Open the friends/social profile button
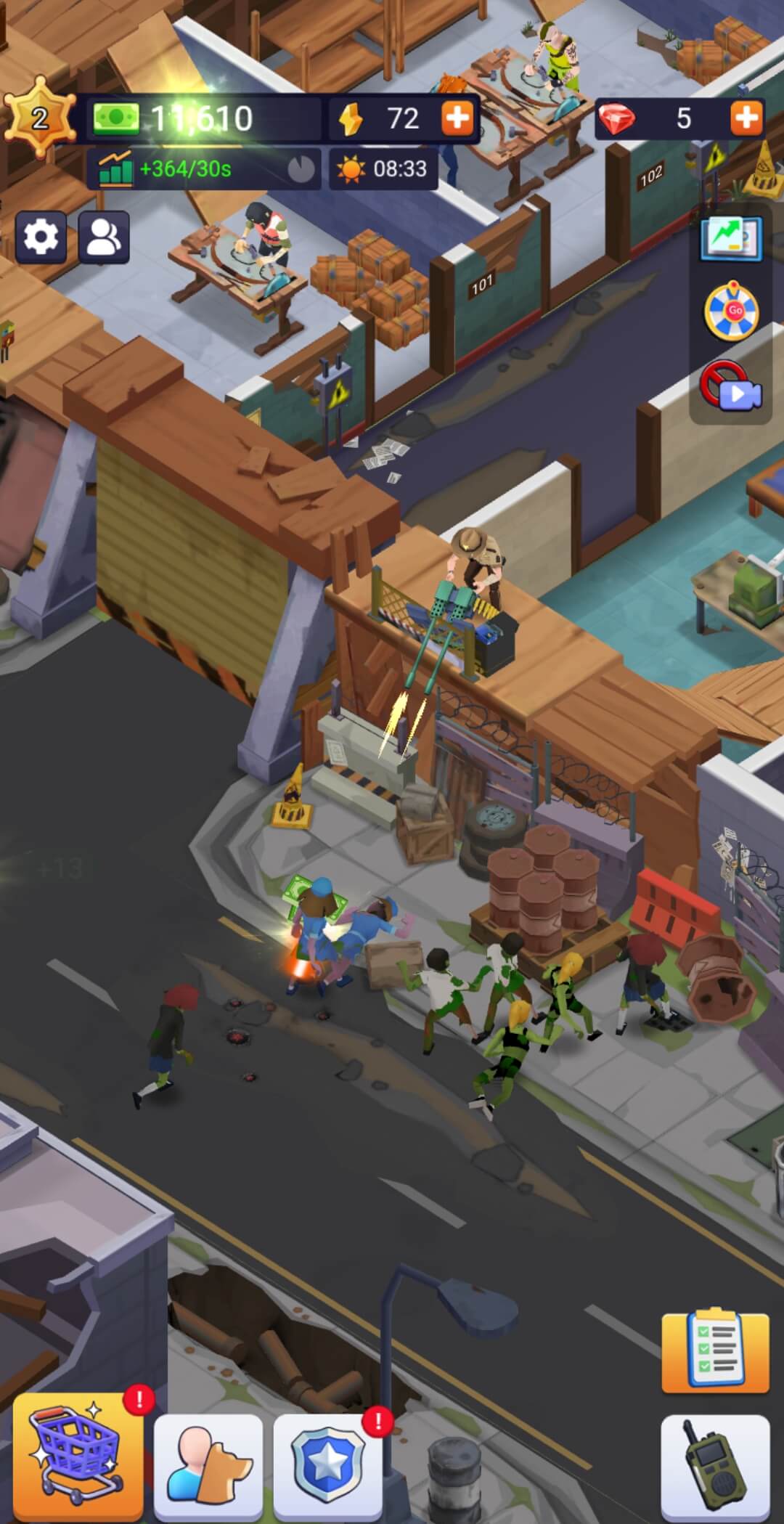The width and height of the screenshot is (784, 1524). click(104, 237)
